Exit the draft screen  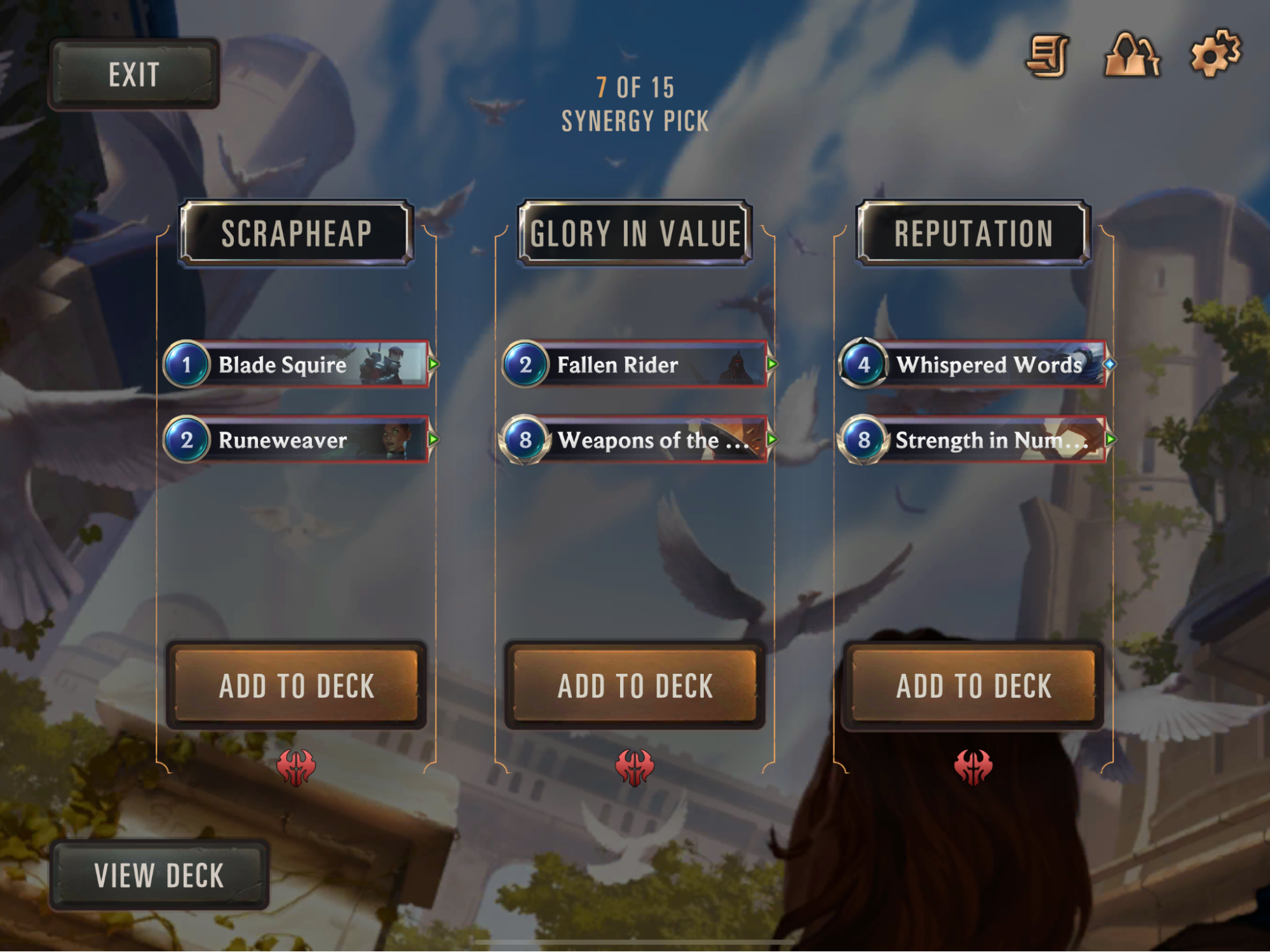tap(135, 74)
